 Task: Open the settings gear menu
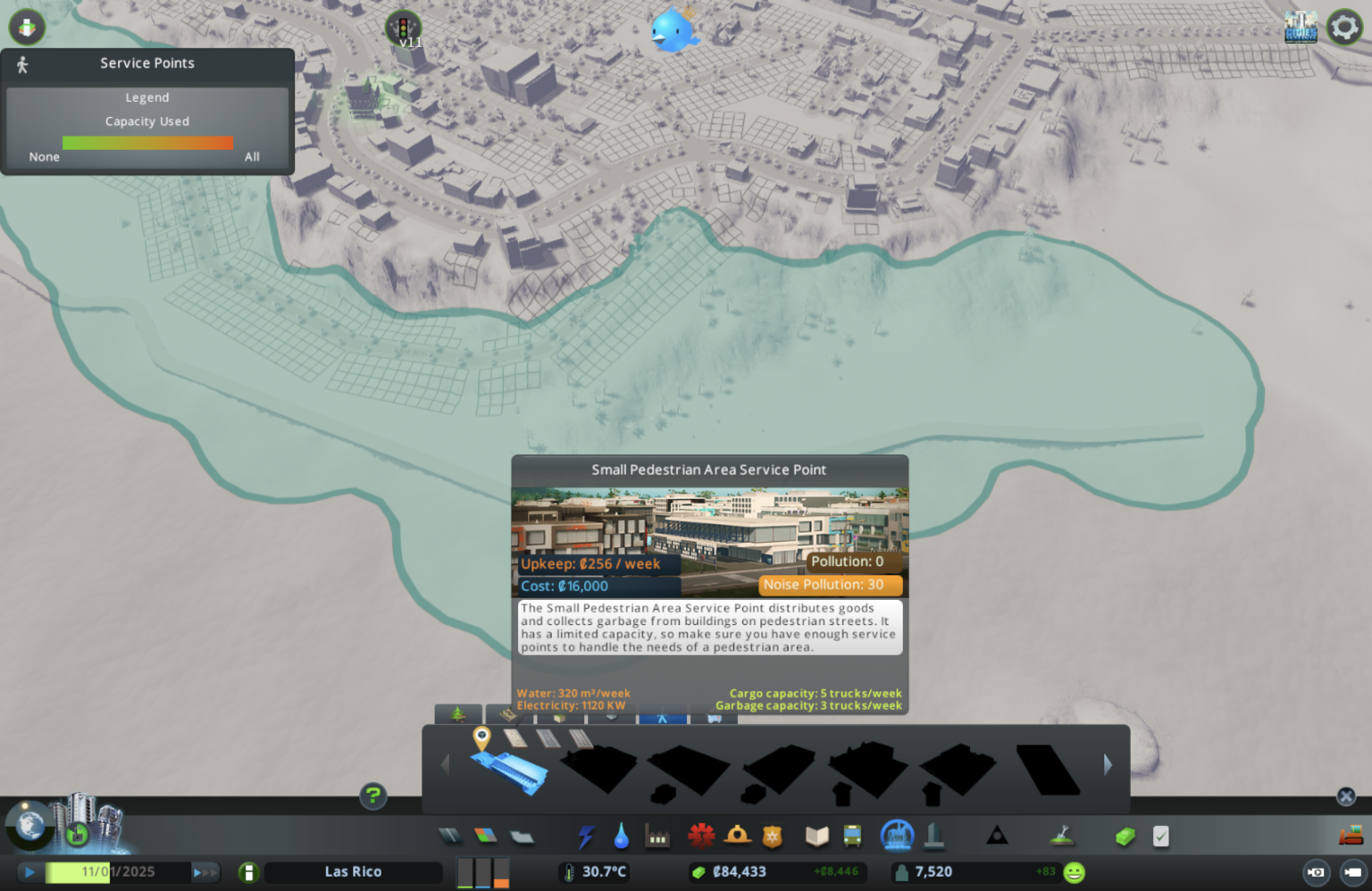(1344, 27)
